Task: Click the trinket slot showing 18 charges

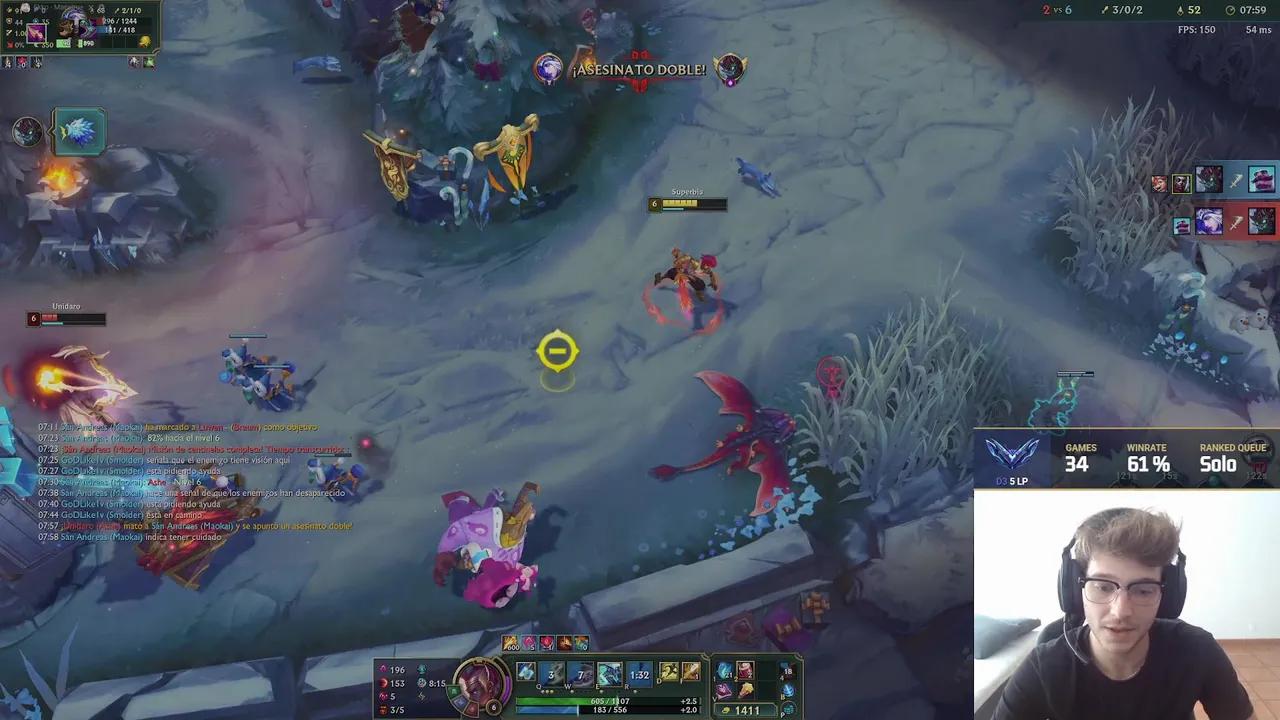Action: 787,672
